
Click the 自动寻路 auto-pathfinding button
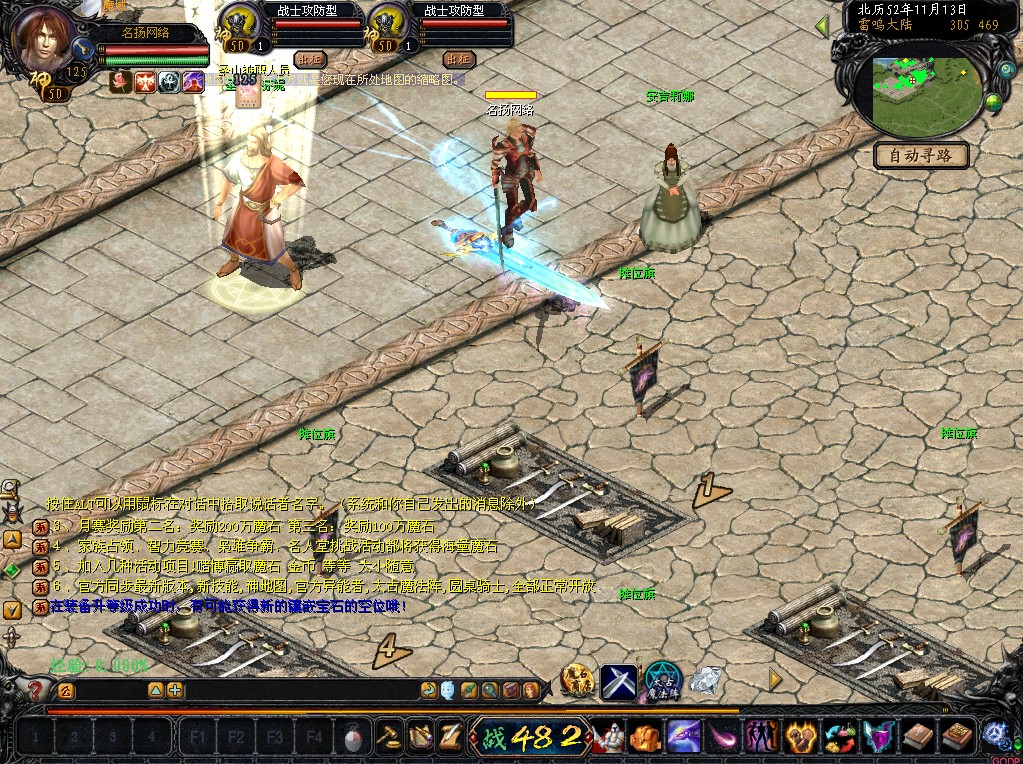[x=921, y=155]
